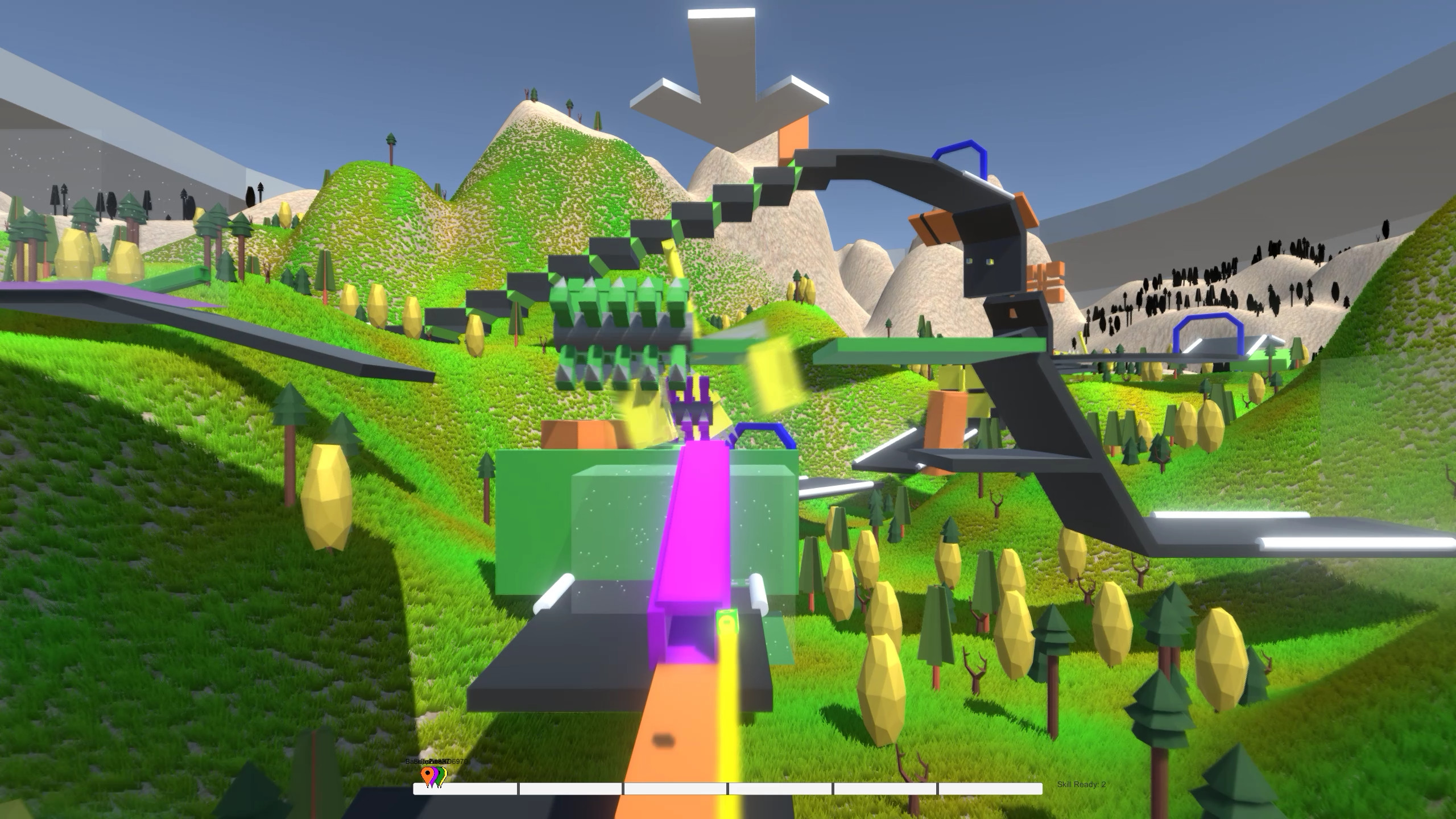Click the orange player map pin marker
Viewport: 1456px width, 819px height.
427,773
